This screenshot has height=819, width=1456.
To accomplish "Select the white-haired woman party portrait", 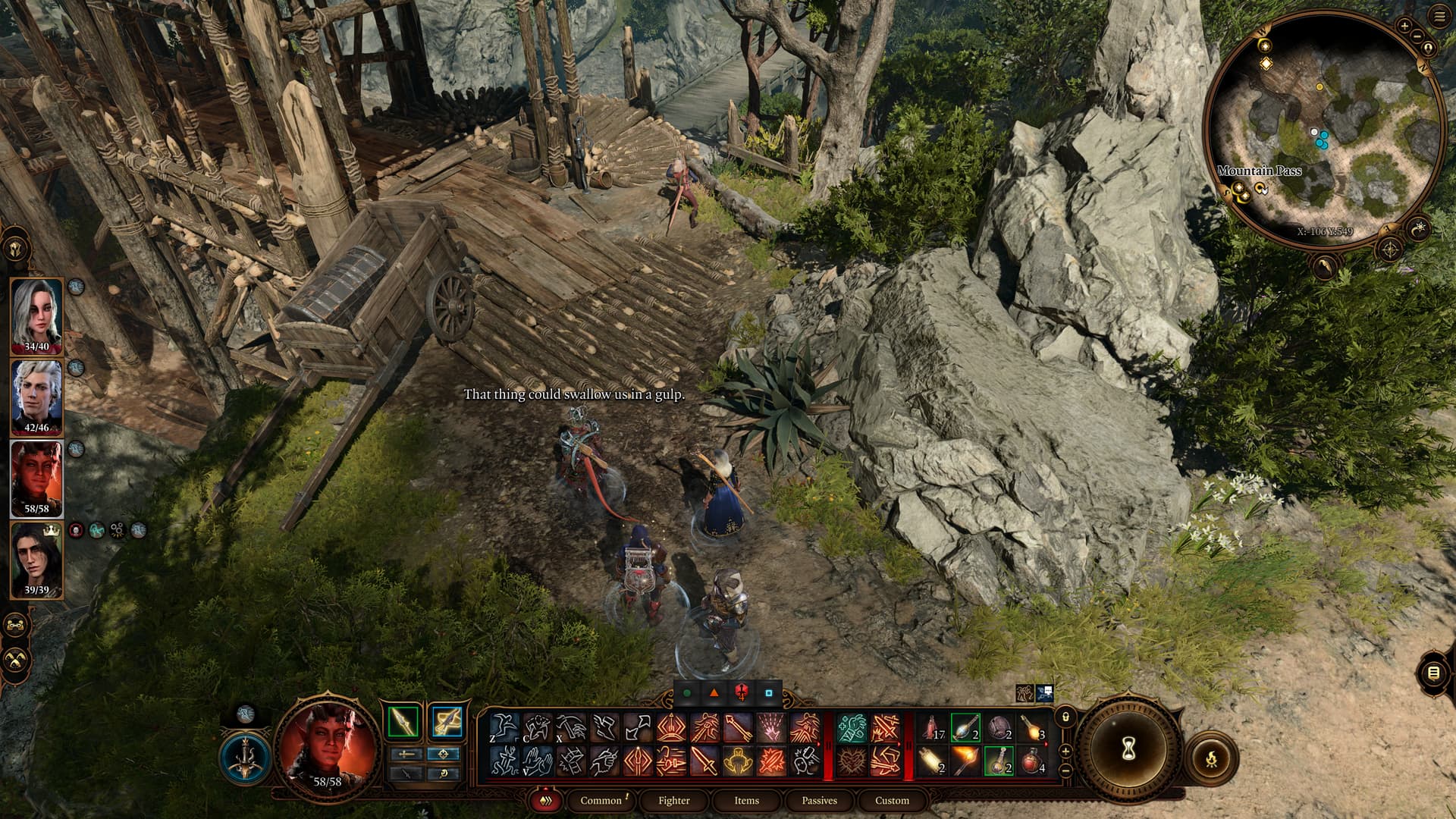I will (36, 316).
